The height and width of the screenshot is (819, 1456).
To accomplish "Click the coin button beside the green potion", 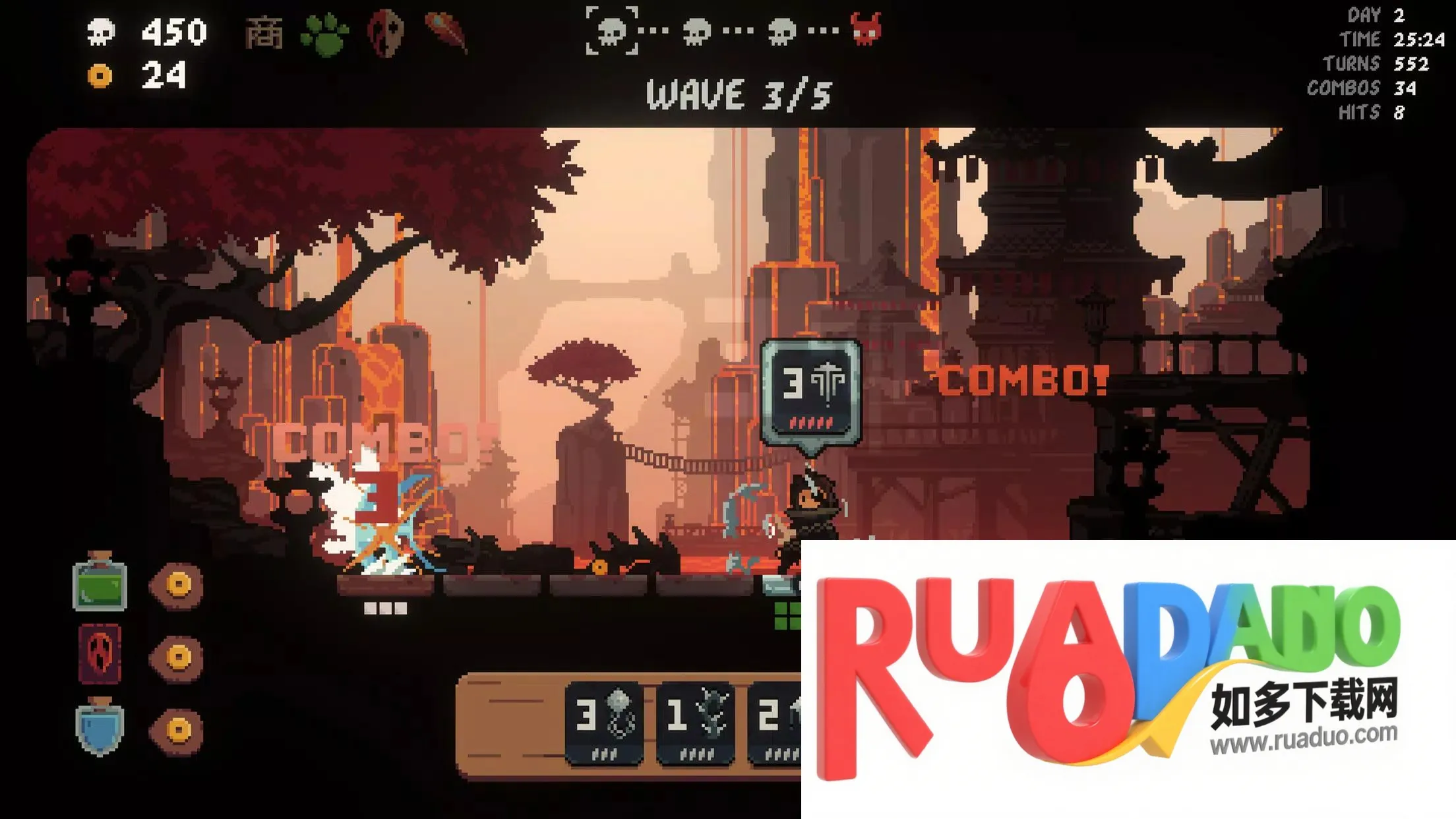I will [x=177, y=584].
